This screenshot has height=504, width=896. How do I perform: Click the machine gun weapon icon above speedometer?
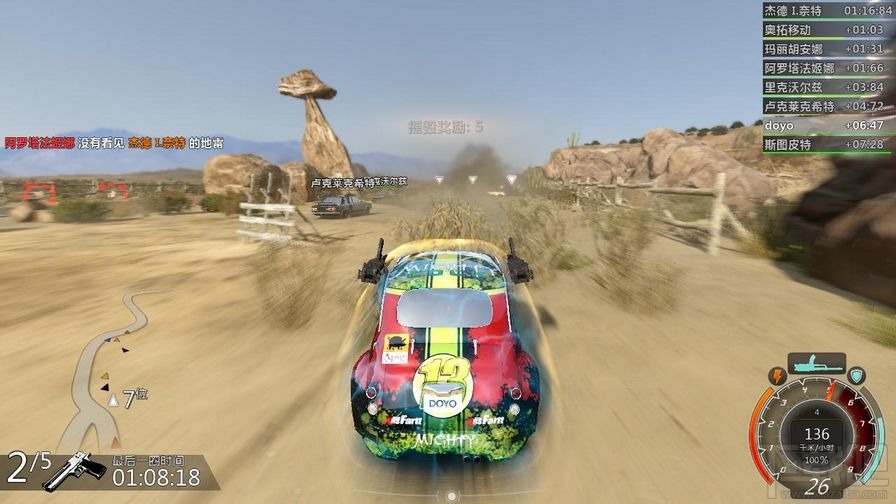click(816, 364)
